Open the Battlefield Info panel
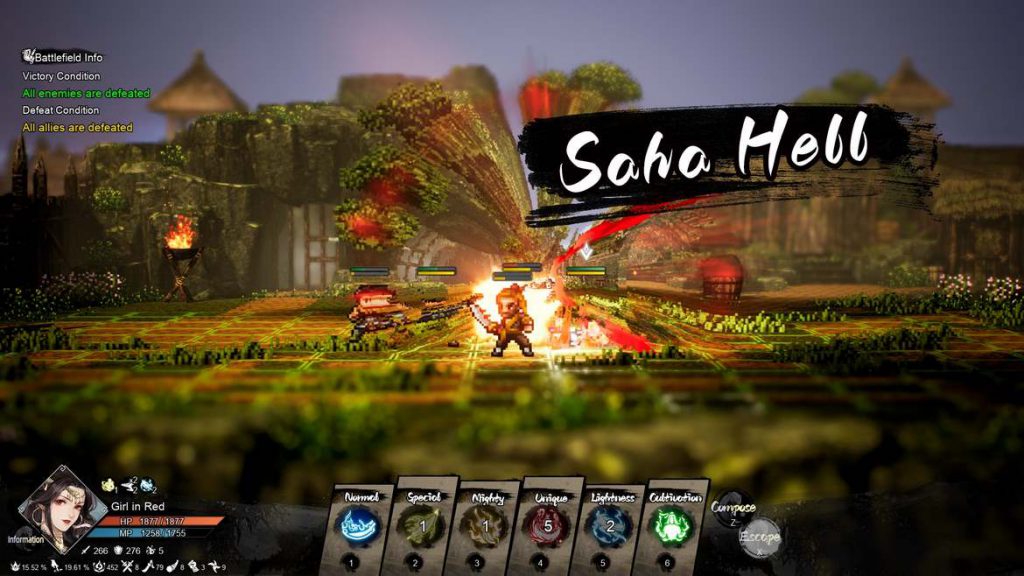 [x=62, y=57]
